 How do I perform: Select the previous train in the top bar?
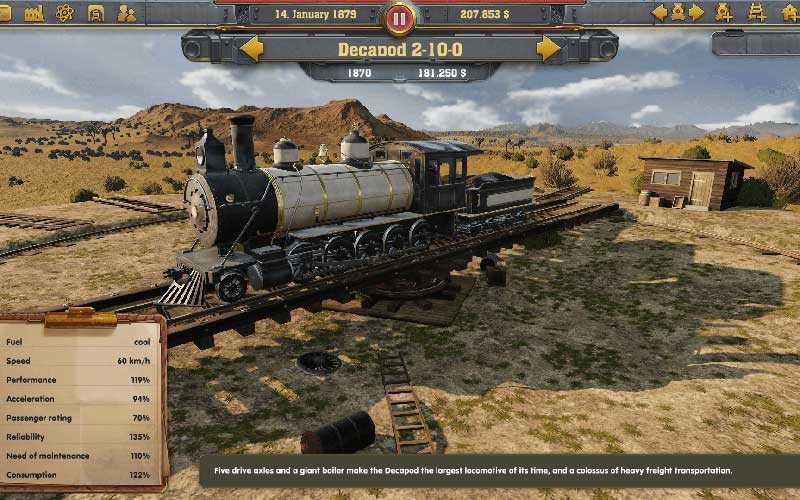click(659, 13)
